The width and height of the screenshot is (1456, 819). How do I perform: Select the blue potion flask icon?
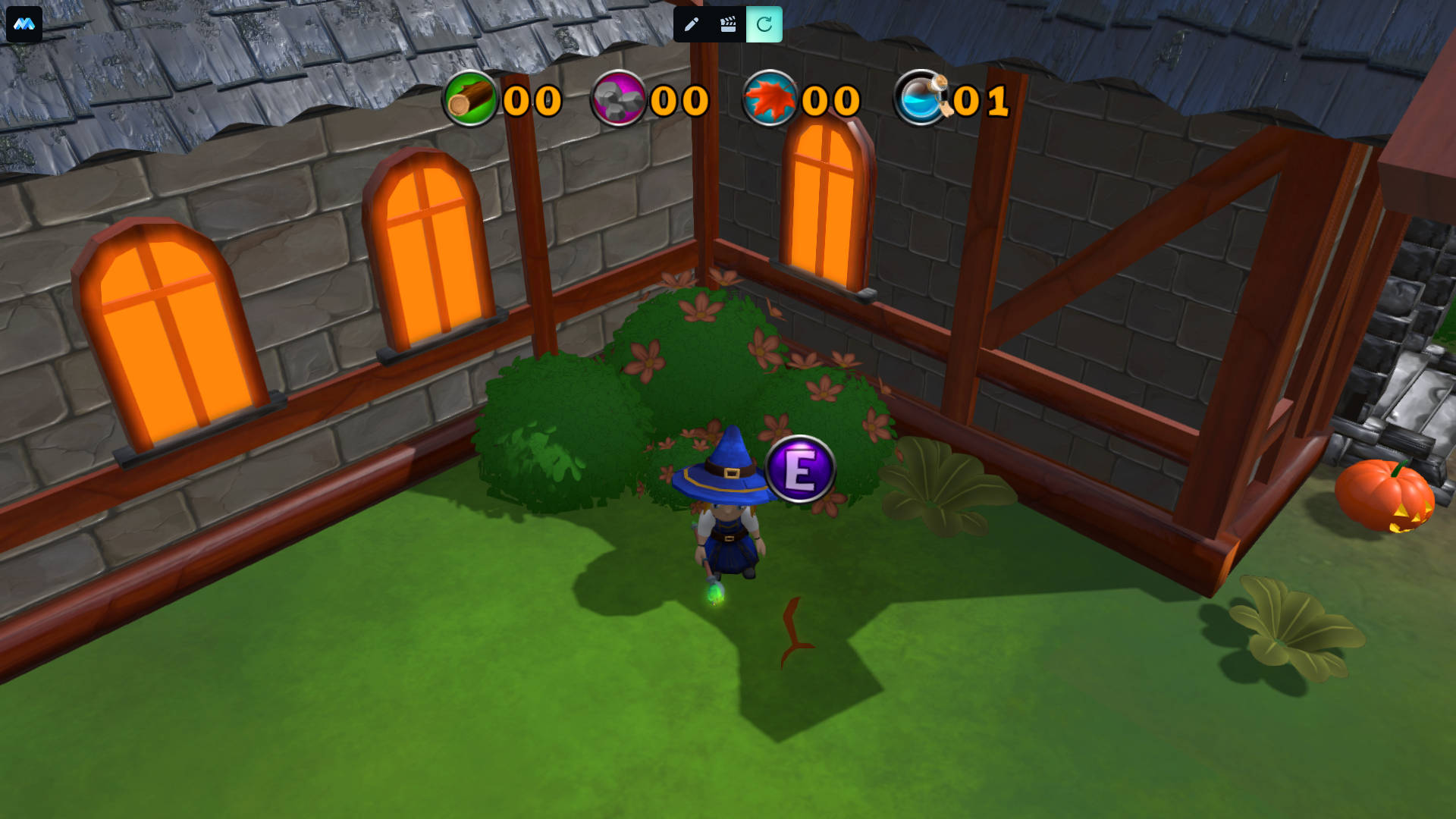[921, 99]
